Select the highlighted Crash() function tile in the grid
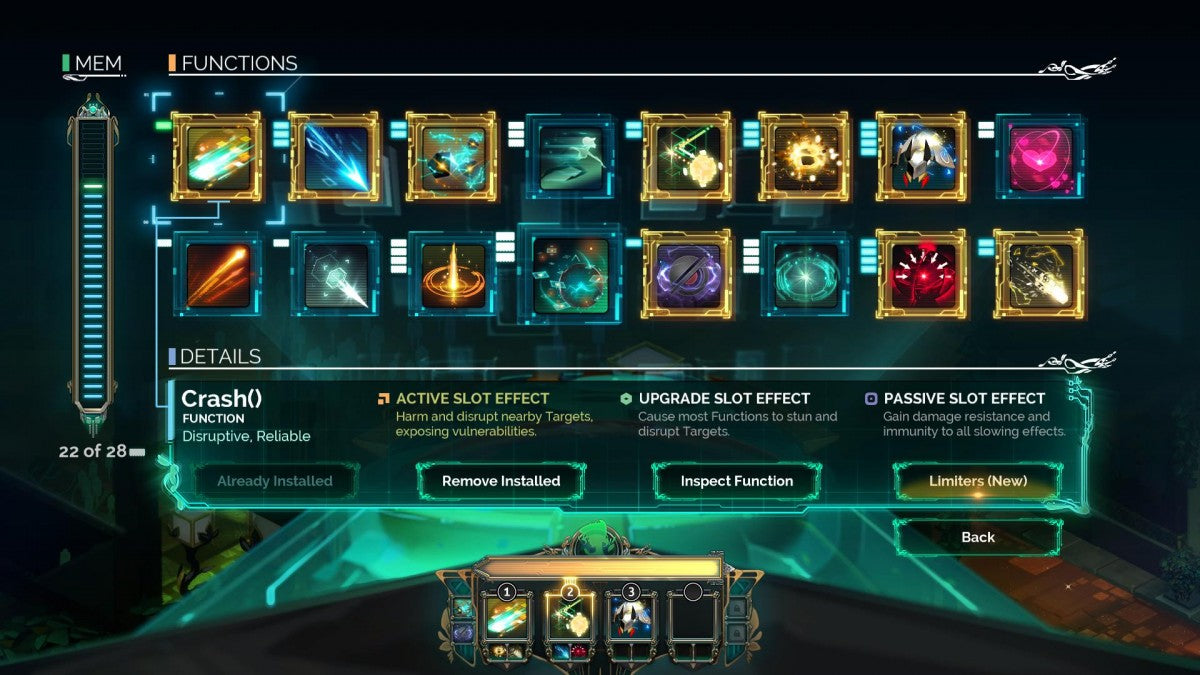Screen dimensions: 1200x675 pos(216,157)
